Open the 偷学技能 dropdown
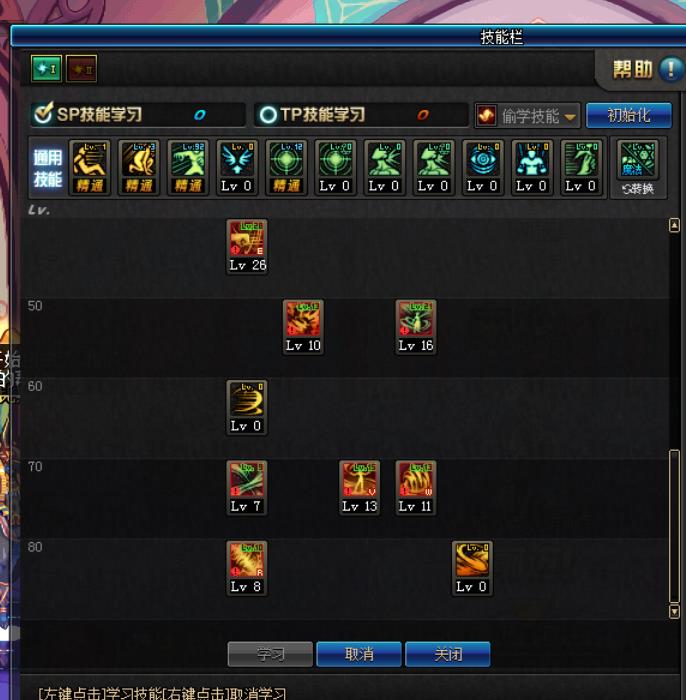 (x=528, y=116)
